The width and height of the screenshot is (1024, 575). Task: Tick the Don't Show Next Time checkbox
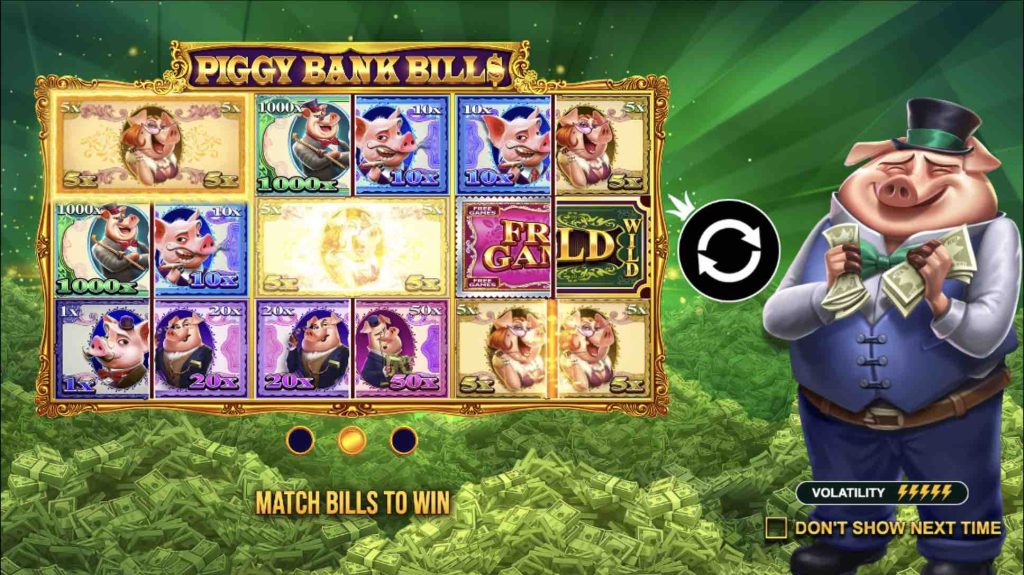776,527
